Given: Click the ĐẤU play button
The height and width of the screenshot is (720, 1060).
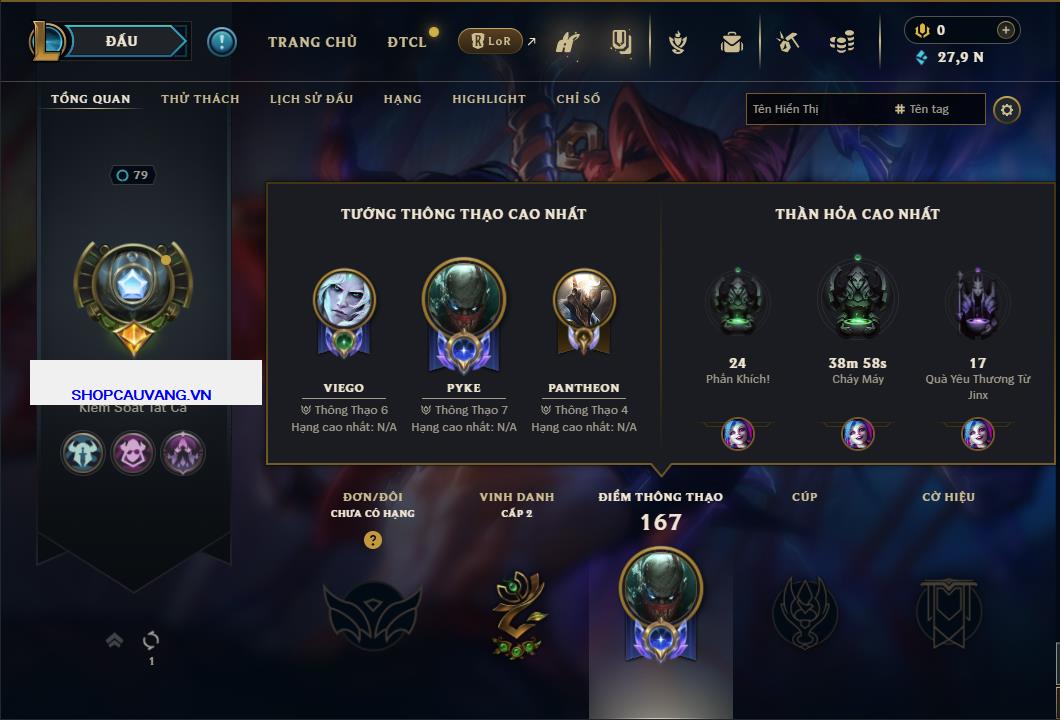Looking at the screenshot, I should pos(122,41).
